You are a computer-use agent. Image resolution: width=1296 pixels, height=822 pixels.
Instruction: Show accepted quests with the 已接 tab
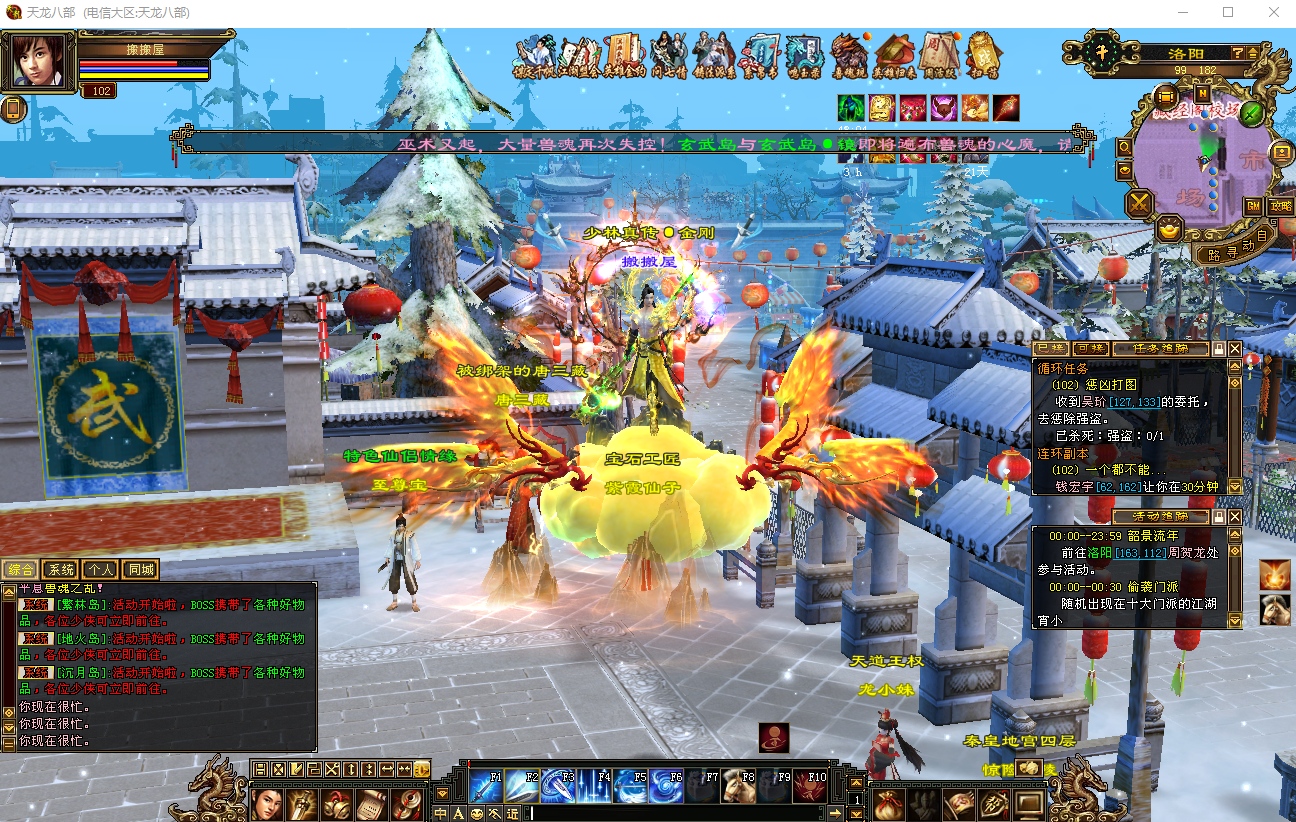[1050, 349]
